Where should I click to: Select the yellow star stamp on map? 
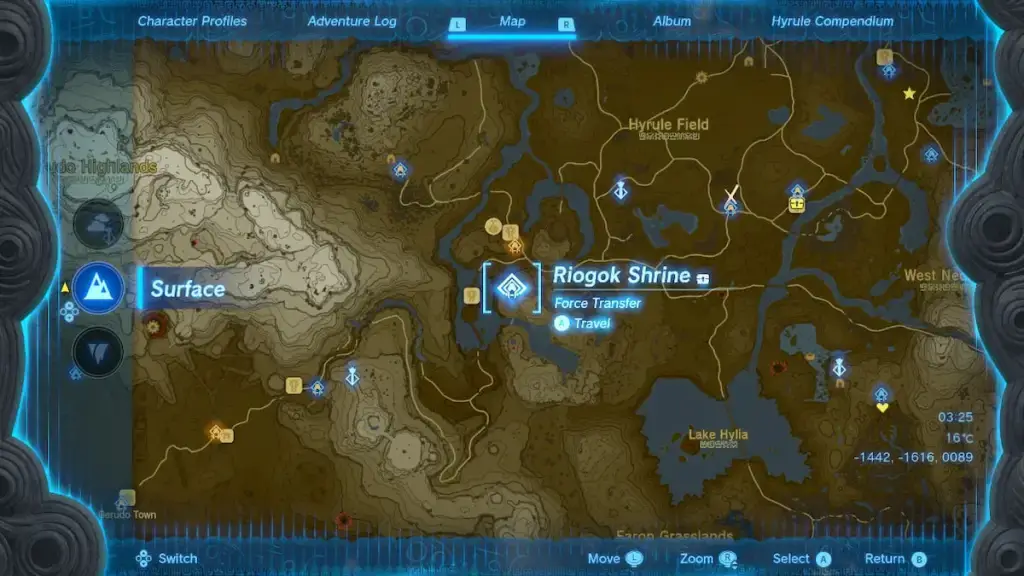(909, 93)
